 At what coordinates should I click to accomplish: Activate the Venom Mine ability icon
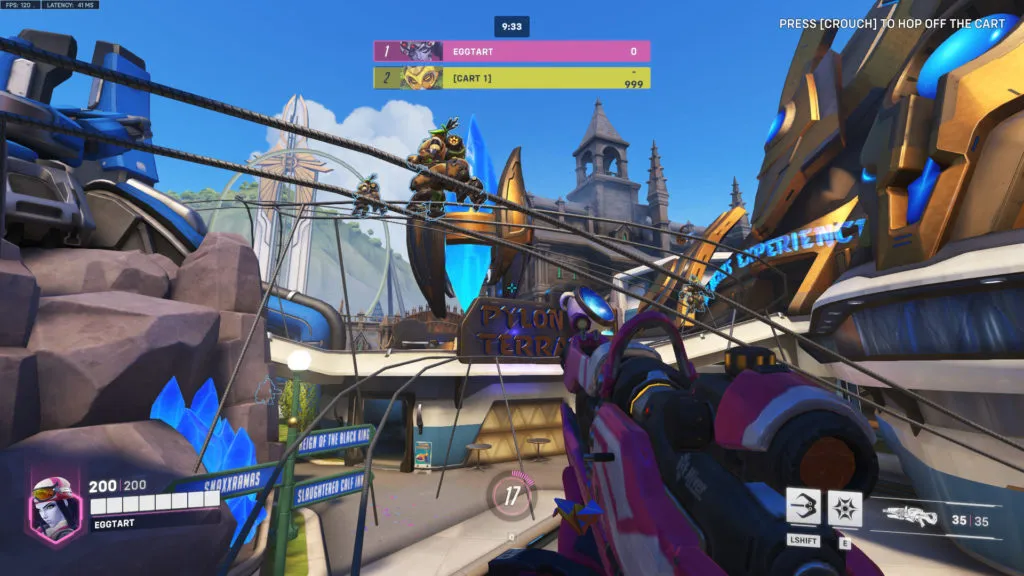(x=845, y=507)
